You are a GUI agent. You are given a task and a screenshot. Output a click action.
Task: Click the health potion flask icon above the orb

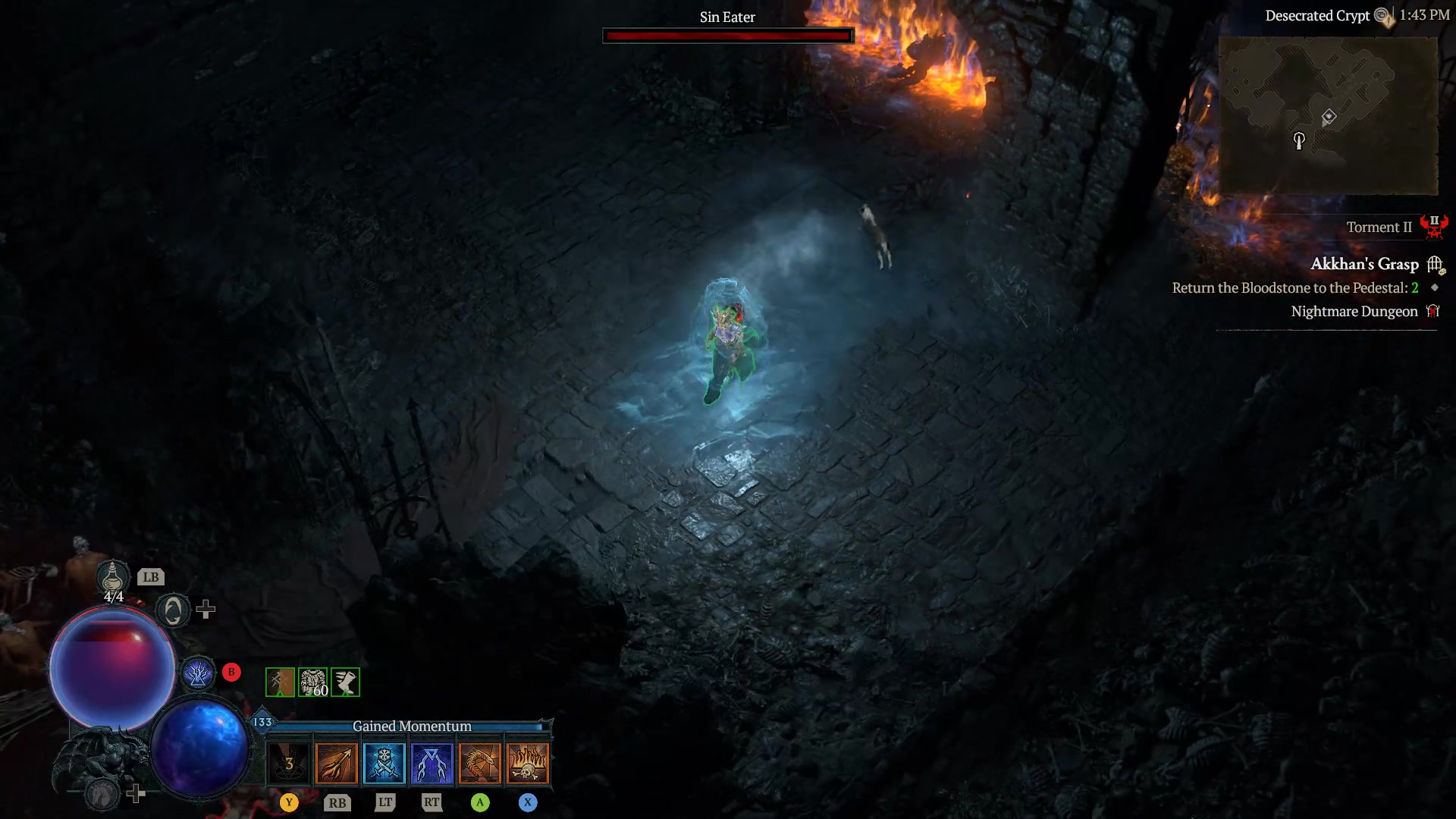(112, 578)
